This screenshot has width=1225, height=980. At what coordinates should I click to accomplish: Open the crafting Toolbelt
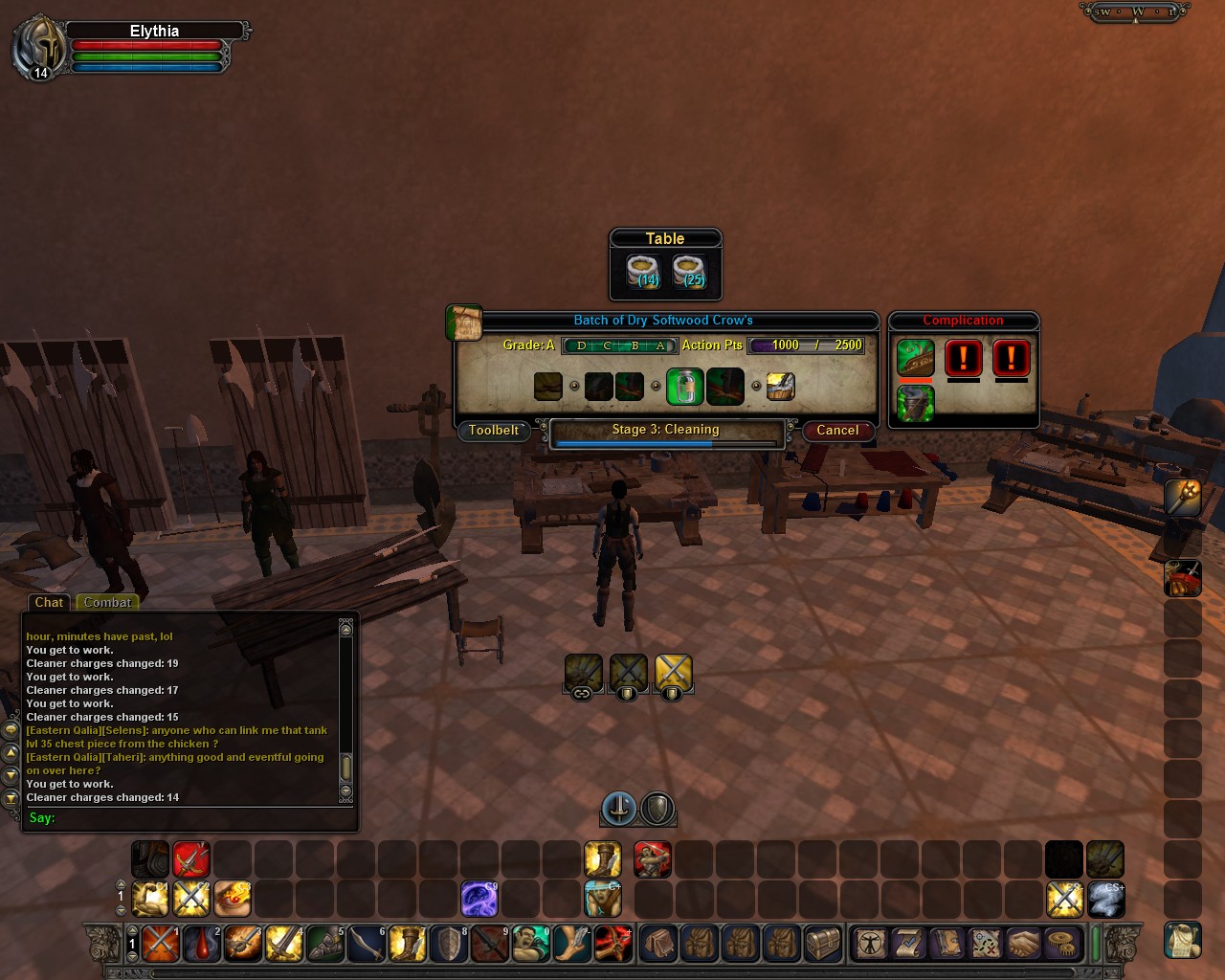pyautogui.click(x=493, y=431)
